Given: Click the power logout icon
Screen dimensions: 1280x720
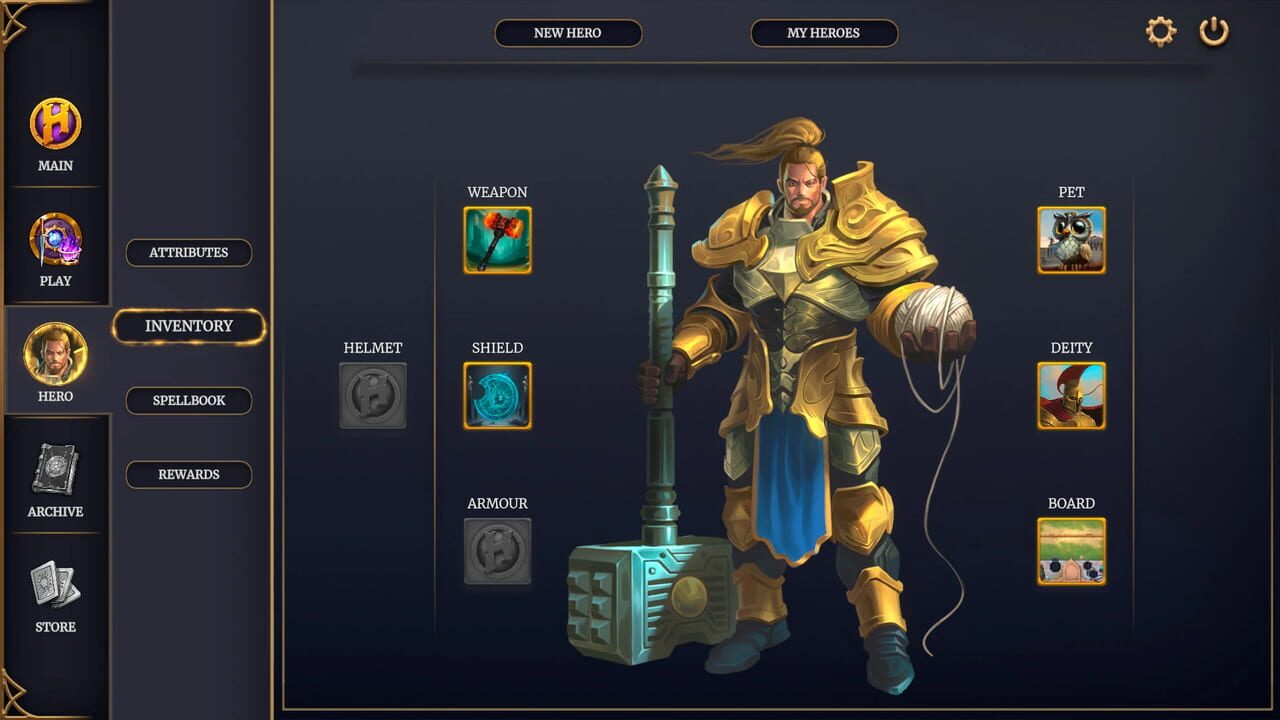Looking at the screenshot, I should (1214, 30).
